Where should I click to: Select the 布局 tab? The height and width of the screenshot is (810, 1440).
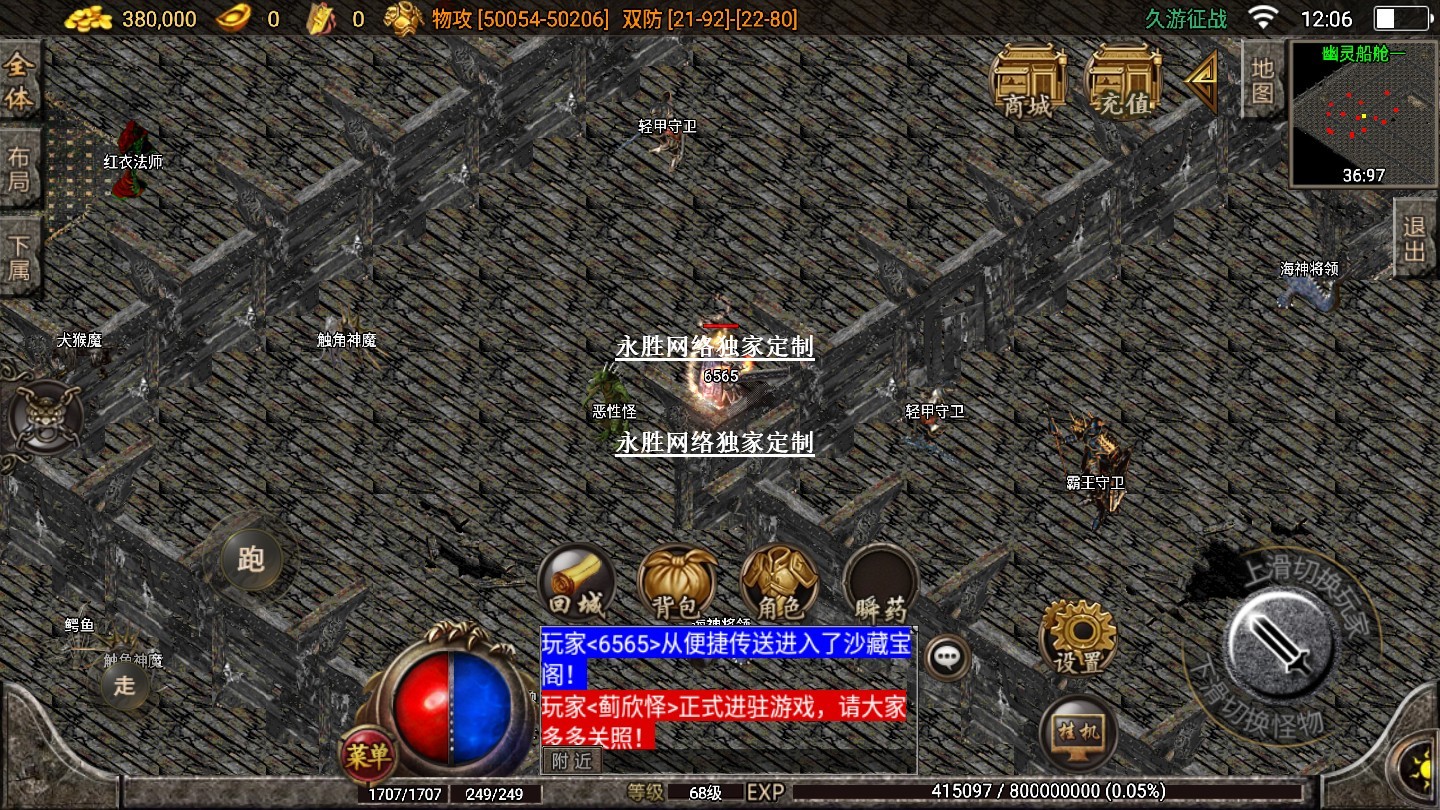click(x=19, y=168)
